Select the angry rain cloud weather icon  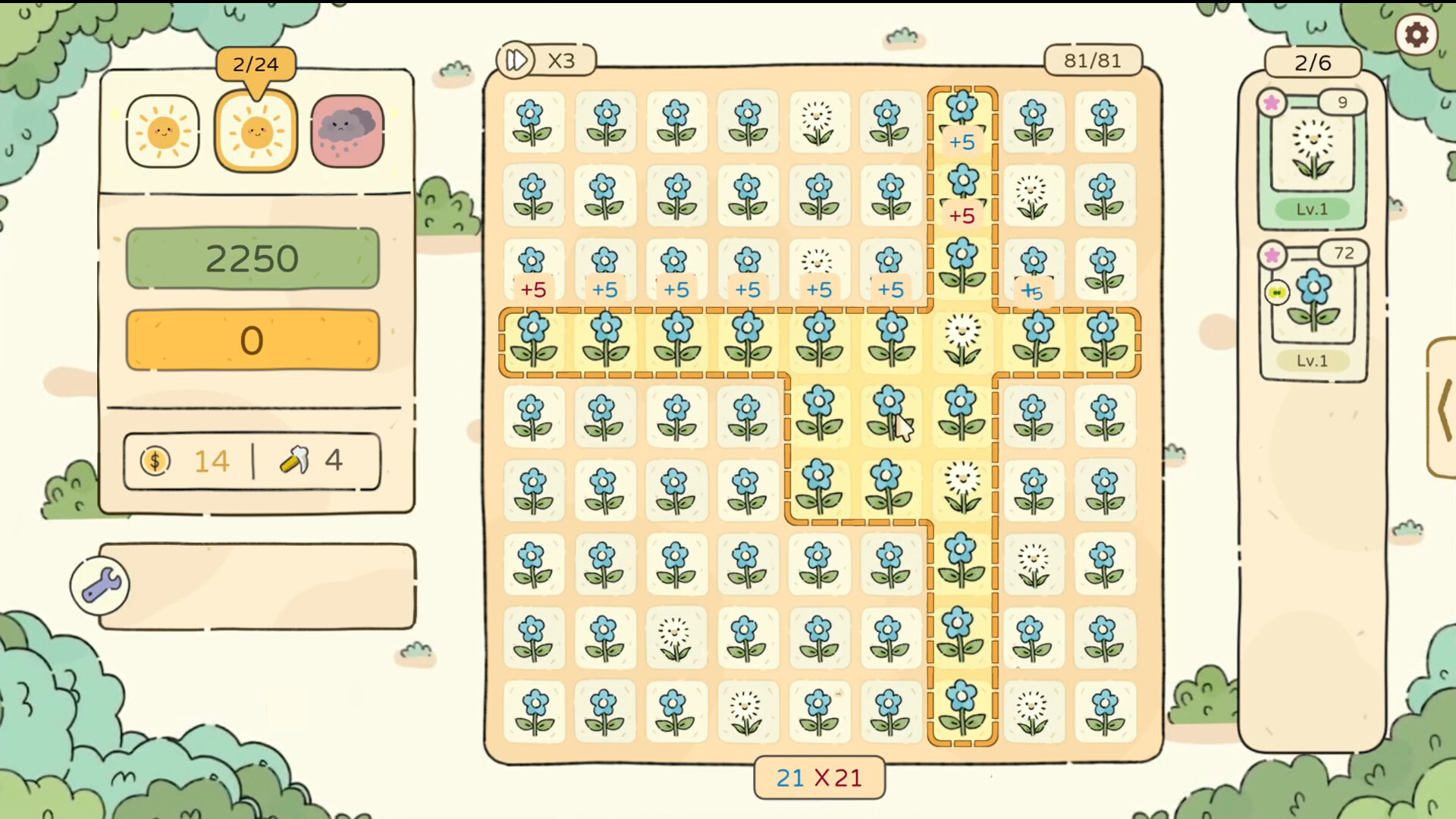pyautogui.click(x=347, y=130)
